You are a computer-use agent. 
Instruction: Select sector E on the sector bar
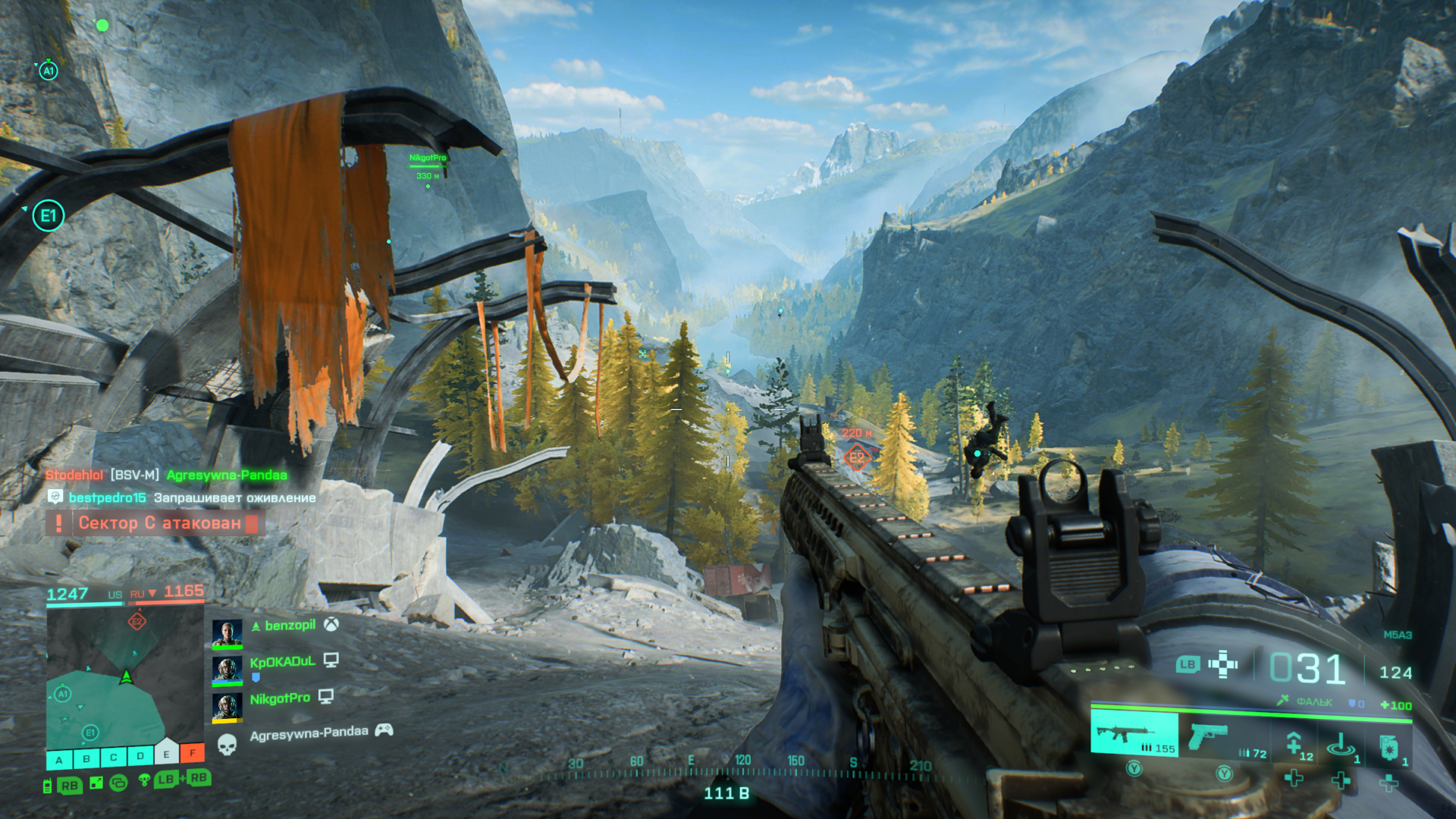166,754
